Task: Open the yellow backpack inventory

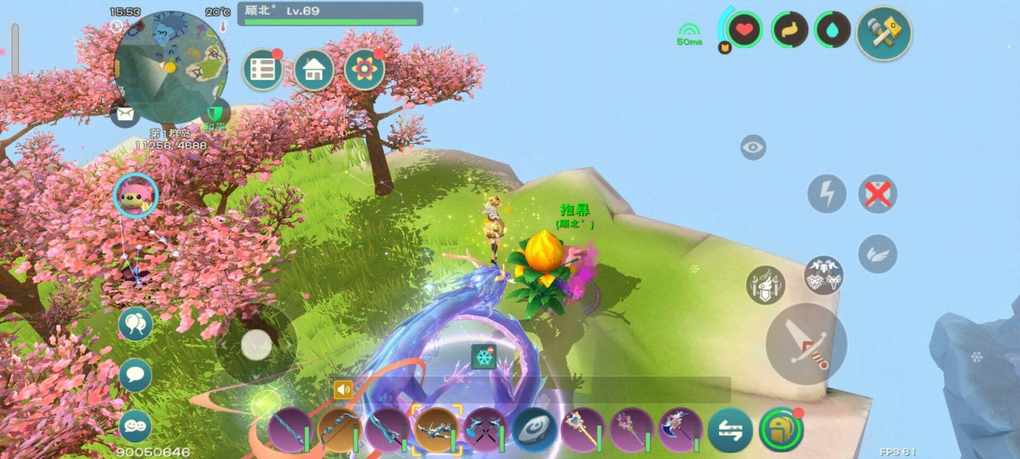Action: point(780,430)
